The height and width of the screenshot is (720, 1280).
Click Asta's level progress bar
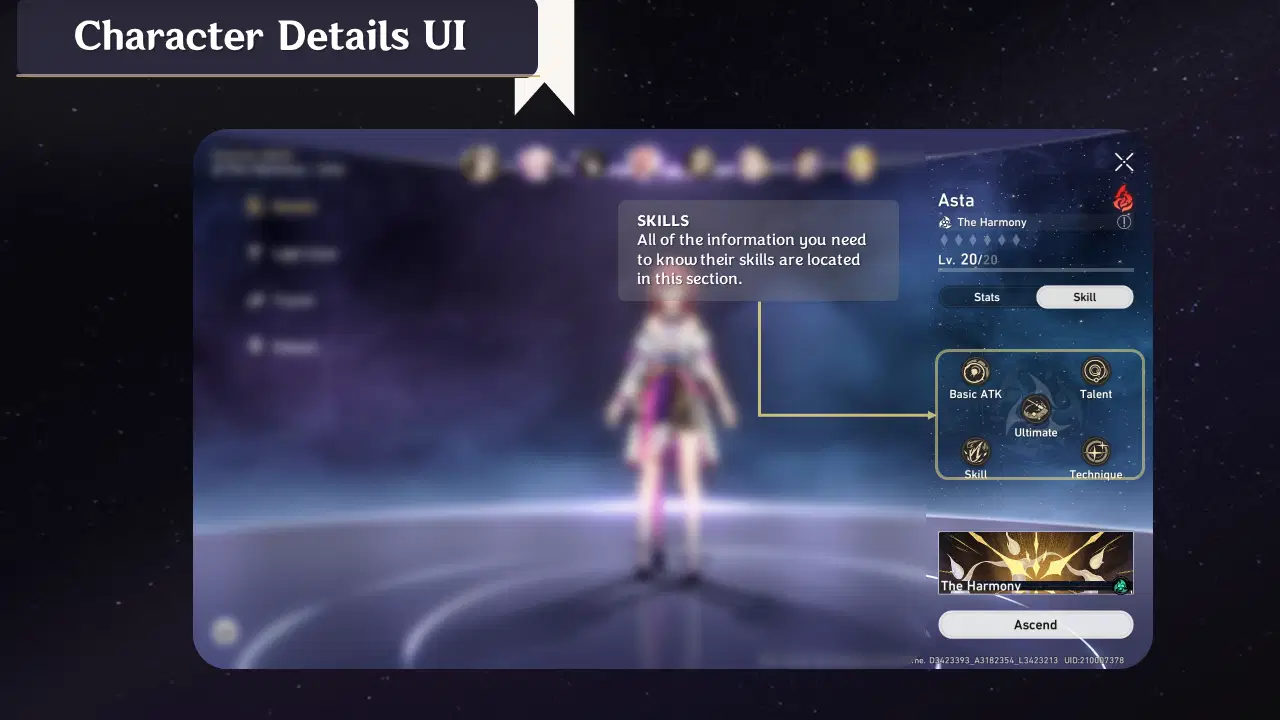[x=1035, y=270]
